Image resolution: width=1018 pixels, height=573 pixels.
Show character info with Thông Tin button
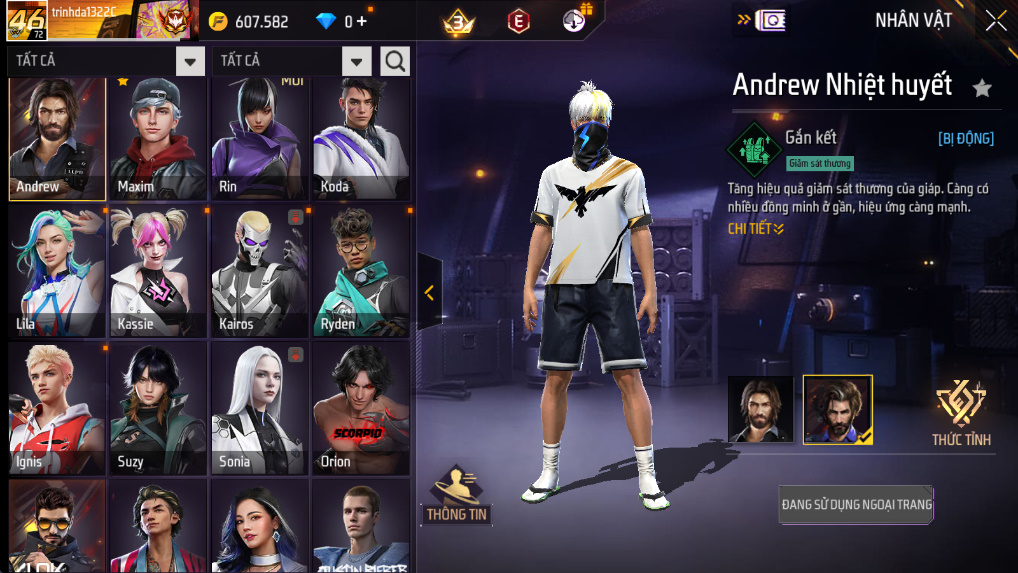[x=457, y=494]
